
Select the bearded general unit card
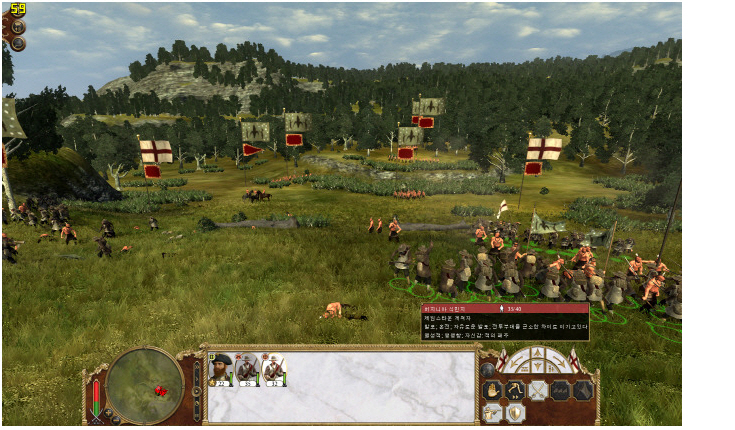[221, 370]
